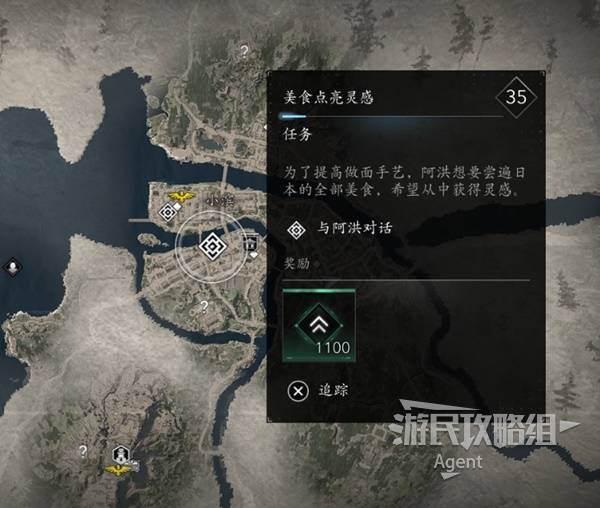Select the shield-shaped marker right of the quest circle
Viewport: 600px width, 508px height.
[x=250, y=244]
